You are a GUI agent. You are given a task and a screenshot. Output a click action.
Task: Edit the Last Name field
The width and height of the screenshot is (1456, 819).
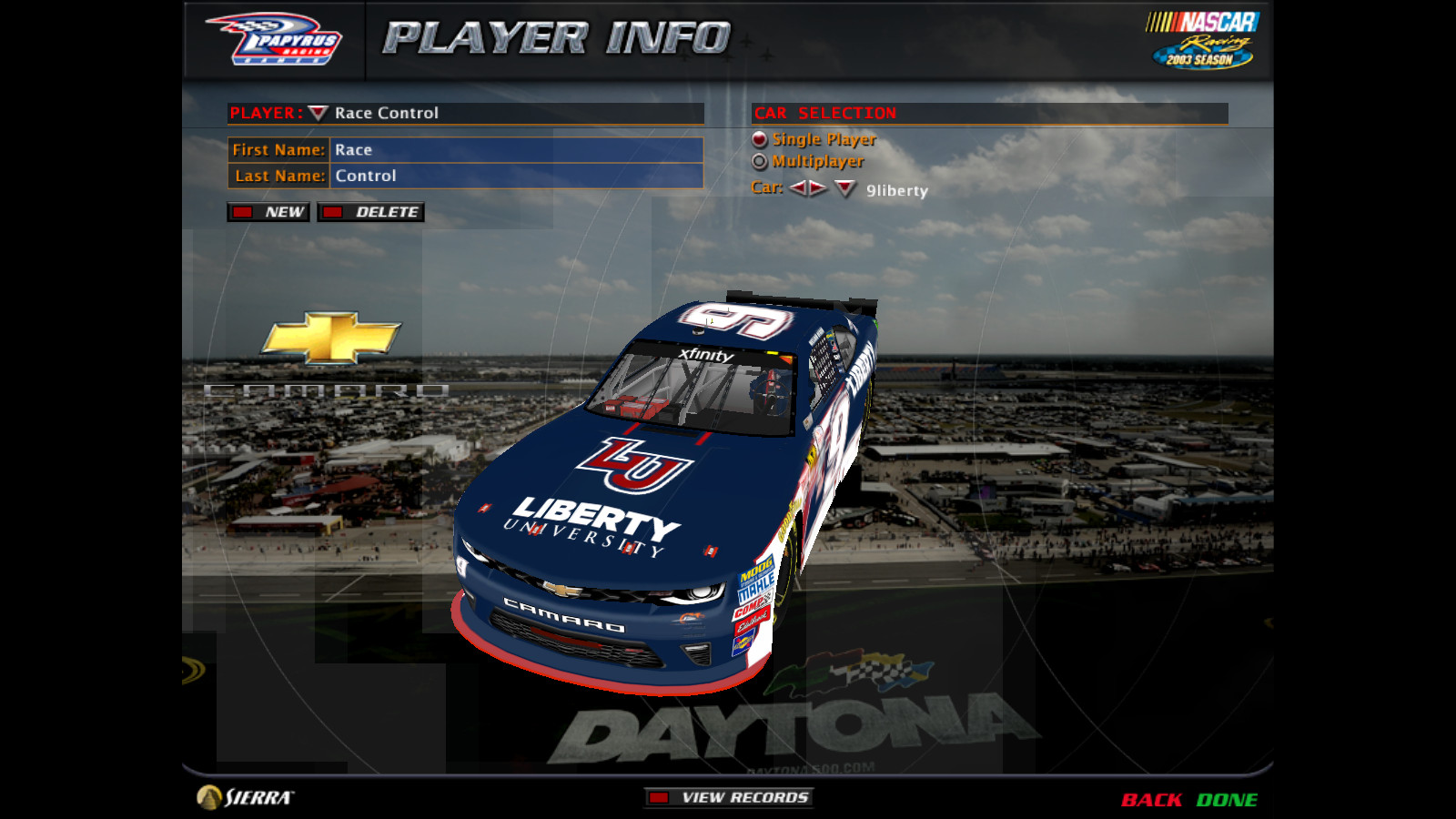tap(516, 176)
